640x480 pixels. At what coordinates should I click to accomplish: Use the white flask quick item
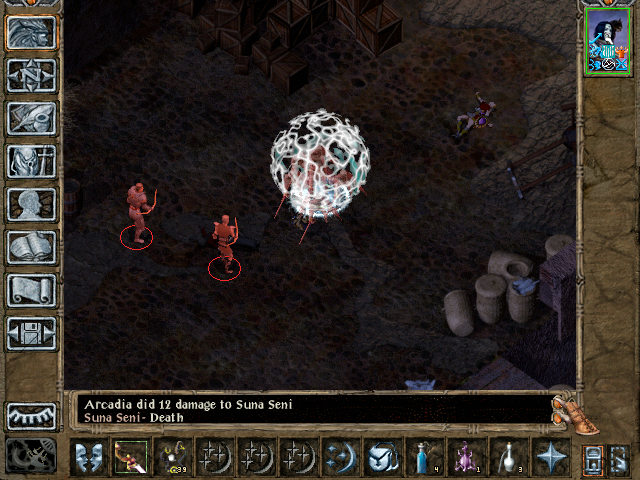point(507,457)
